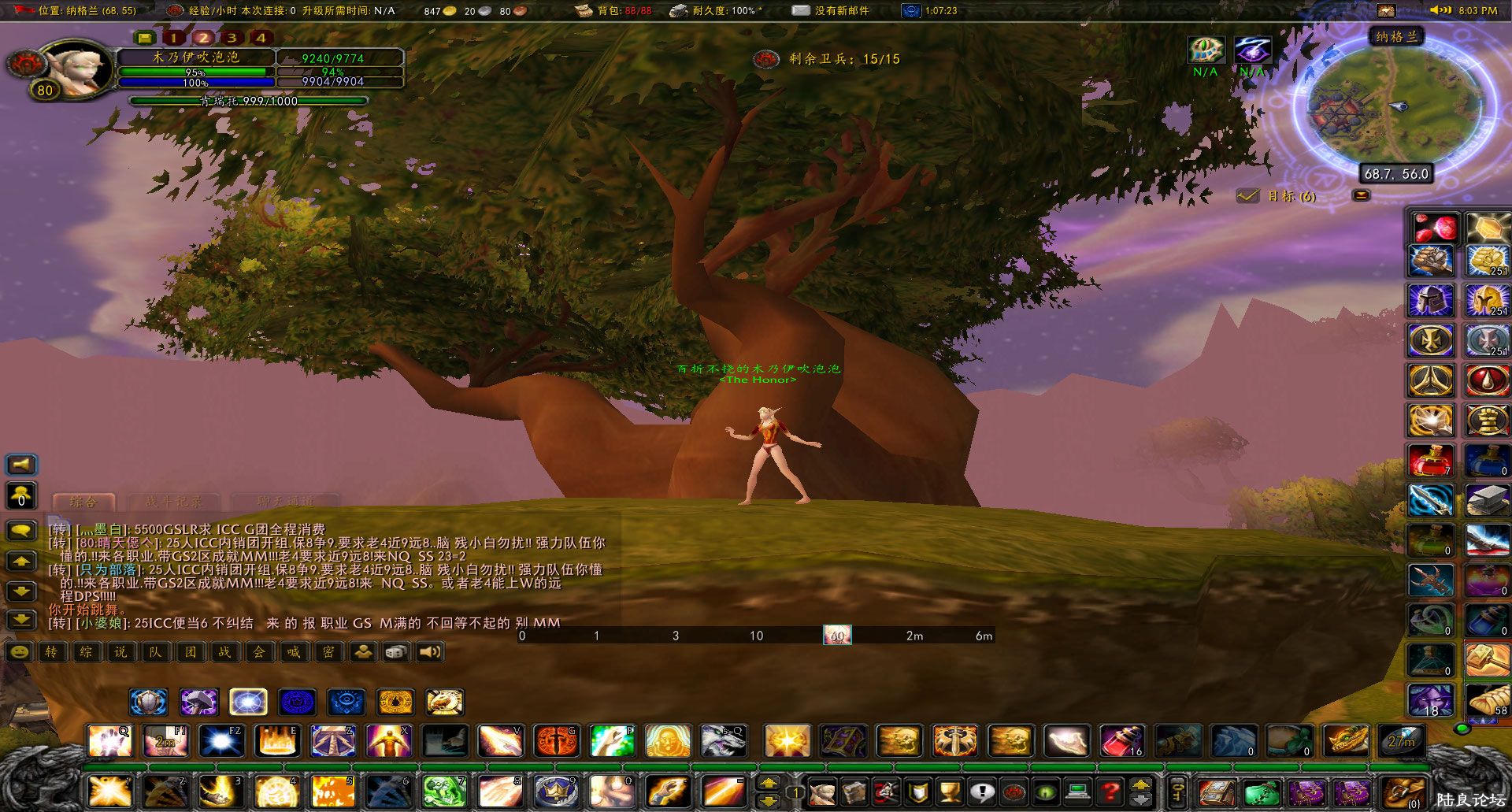Click the action bar page-up arrow
Image resolution: width=1512 pixels, height=812 pixels.
(1140, 785)
